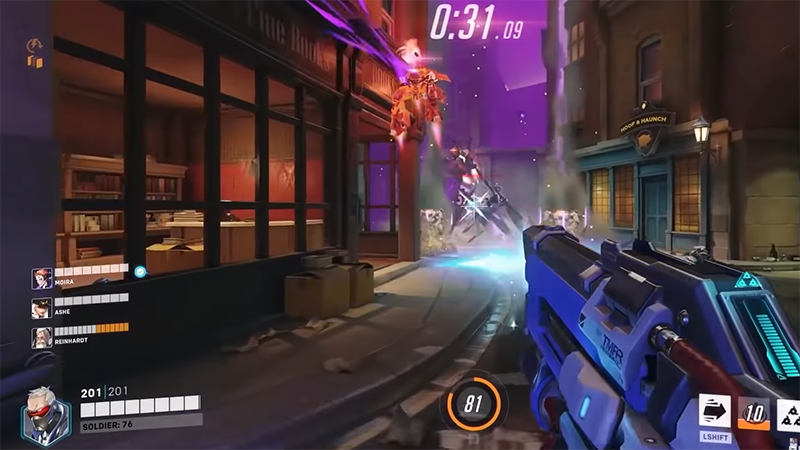Click the ultimate charge meter circle
This screenshot has width=800, height=450.
coord(474,403)
